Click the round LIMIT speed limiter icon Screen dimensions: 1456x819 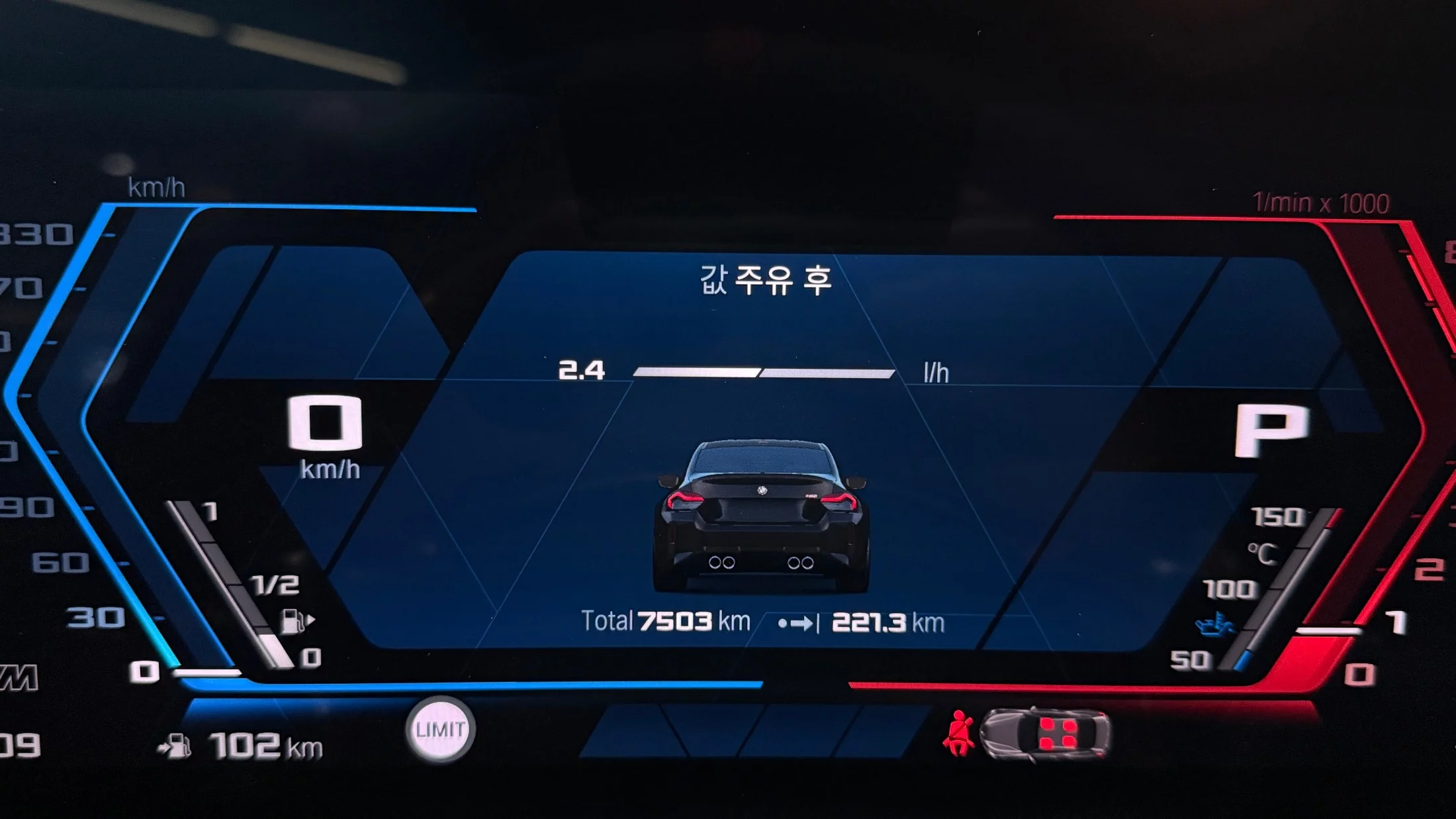tap(440, 730)
